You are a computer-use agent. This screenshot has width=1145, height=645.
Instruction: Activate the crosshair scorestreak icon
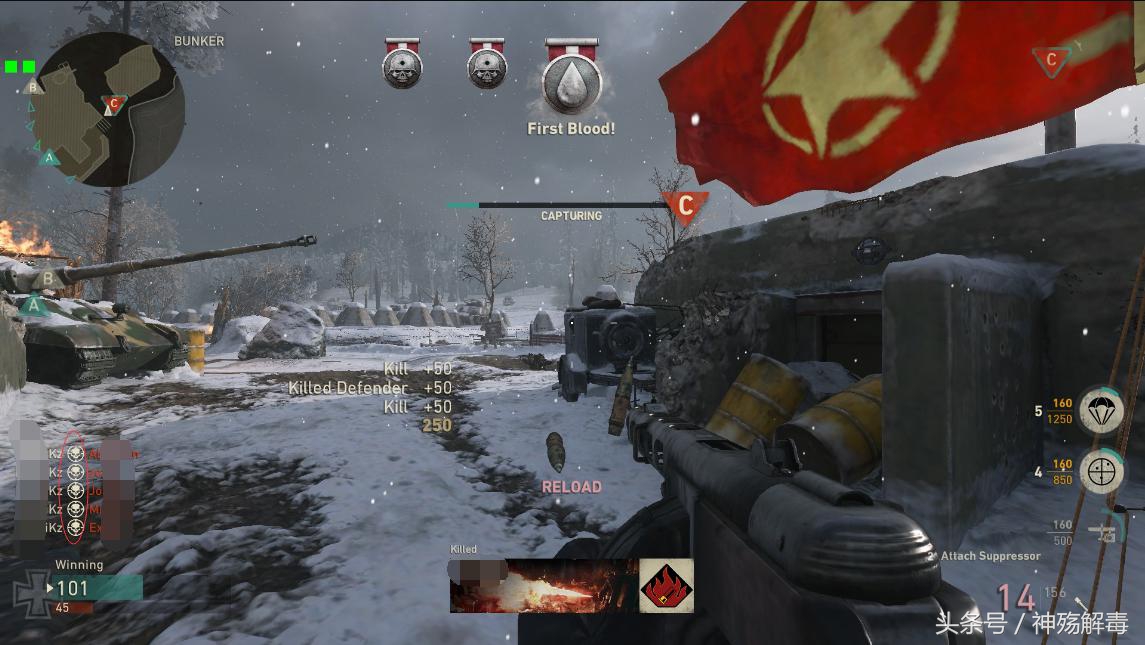1101,471
